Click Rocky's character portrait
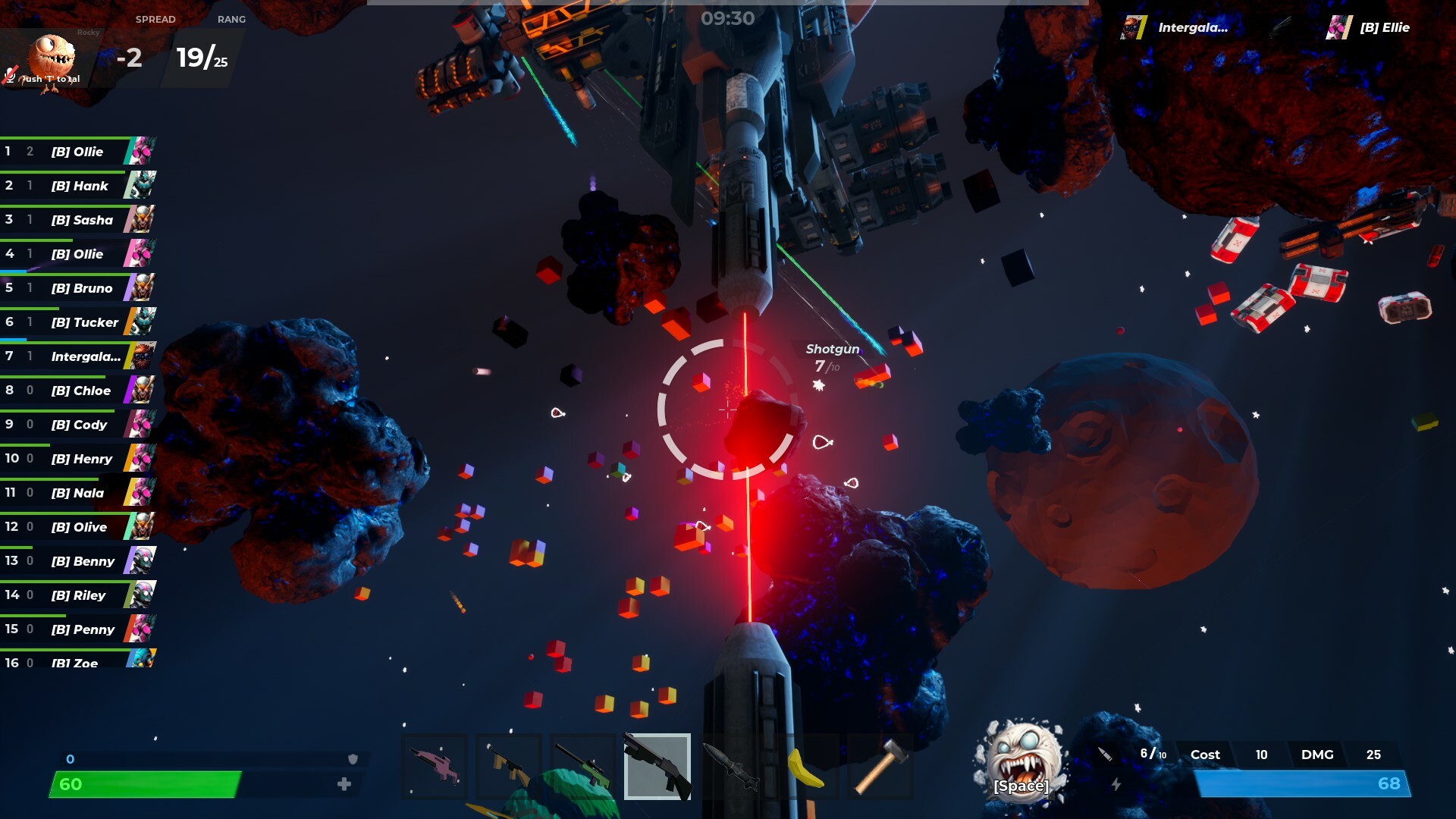Screen dimensions: 1456x819 (x=52, y=55)
